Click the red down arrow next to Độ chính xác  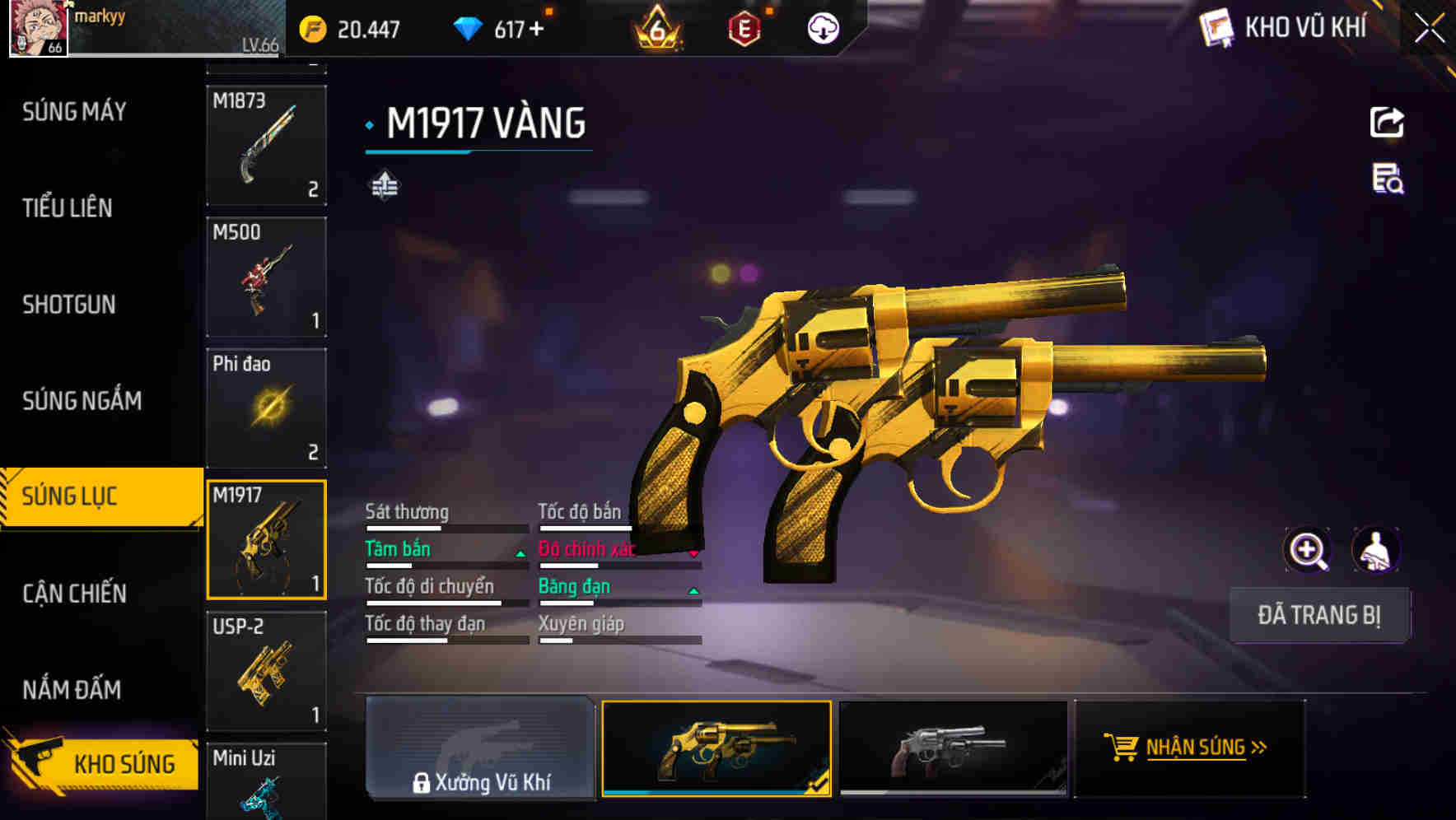pyautogui.click(x=693, y=553)
